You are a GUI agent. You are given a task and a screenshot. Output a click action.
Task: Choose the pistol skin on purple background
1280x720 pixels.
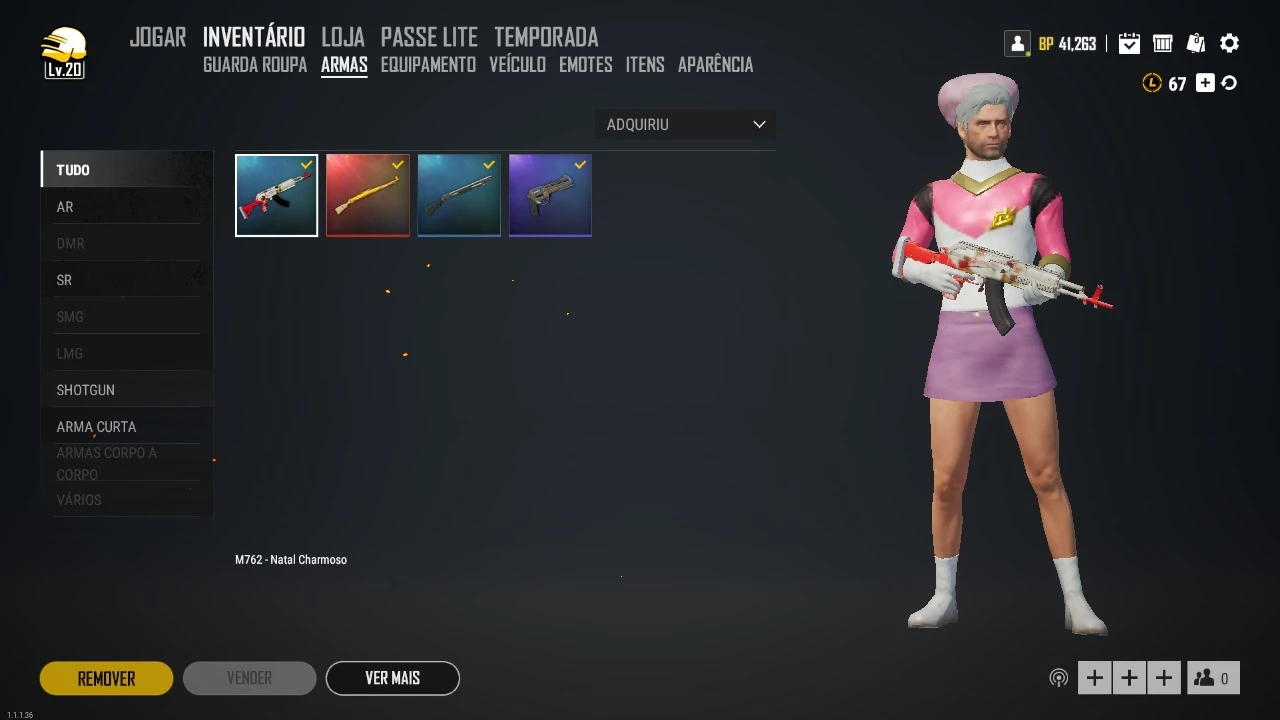point(550,196)
